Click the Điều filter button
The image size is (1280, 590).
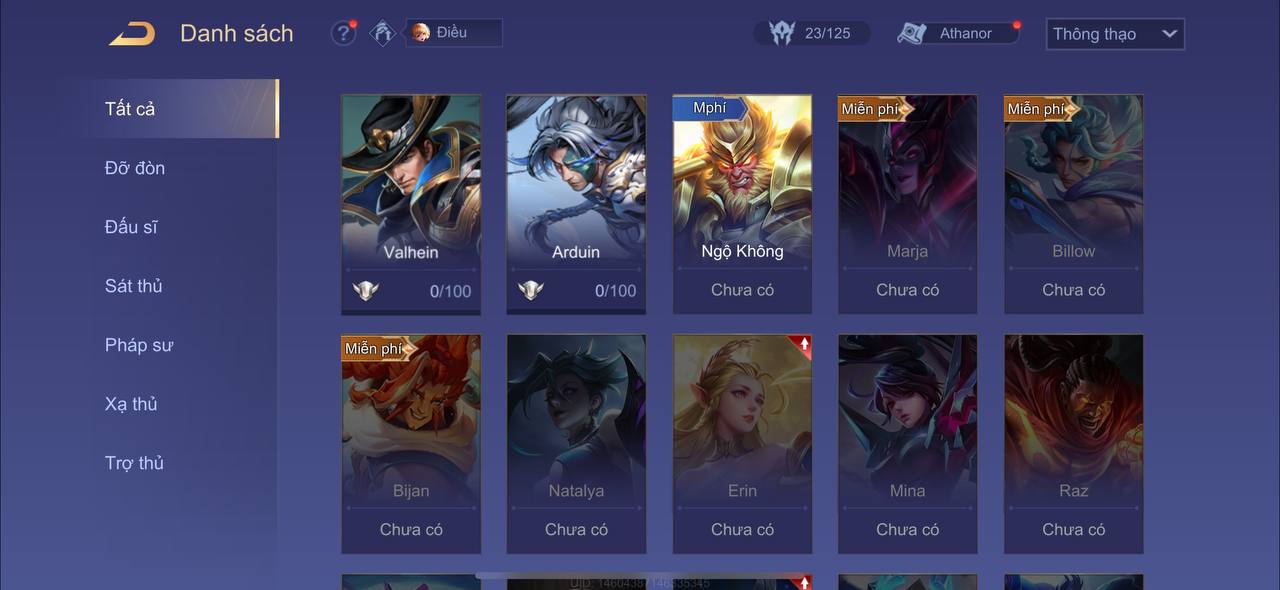[x=453, y=33]
